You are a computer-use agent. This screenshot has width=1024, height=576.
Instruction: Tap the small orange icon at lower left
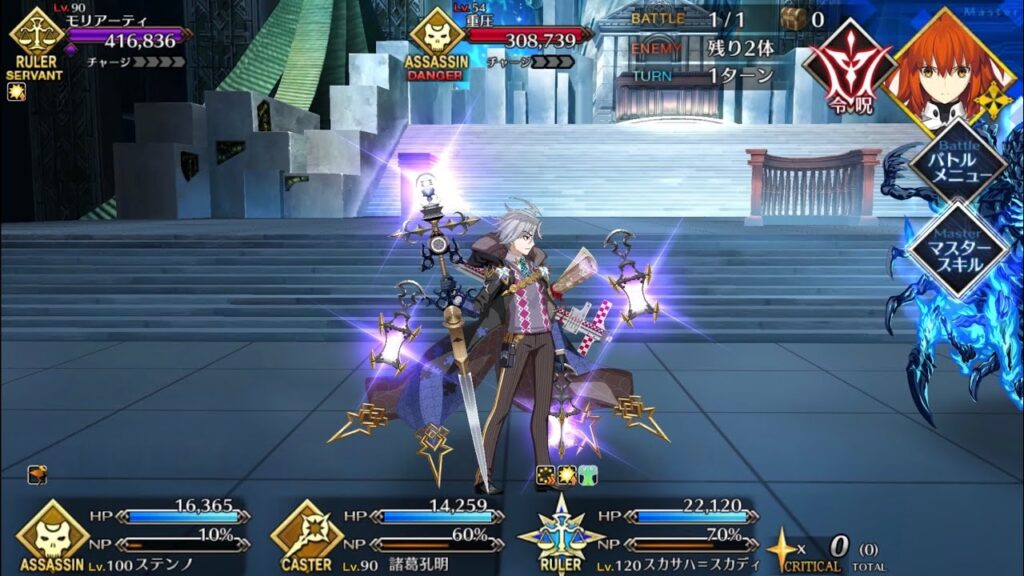pos(37,475)
